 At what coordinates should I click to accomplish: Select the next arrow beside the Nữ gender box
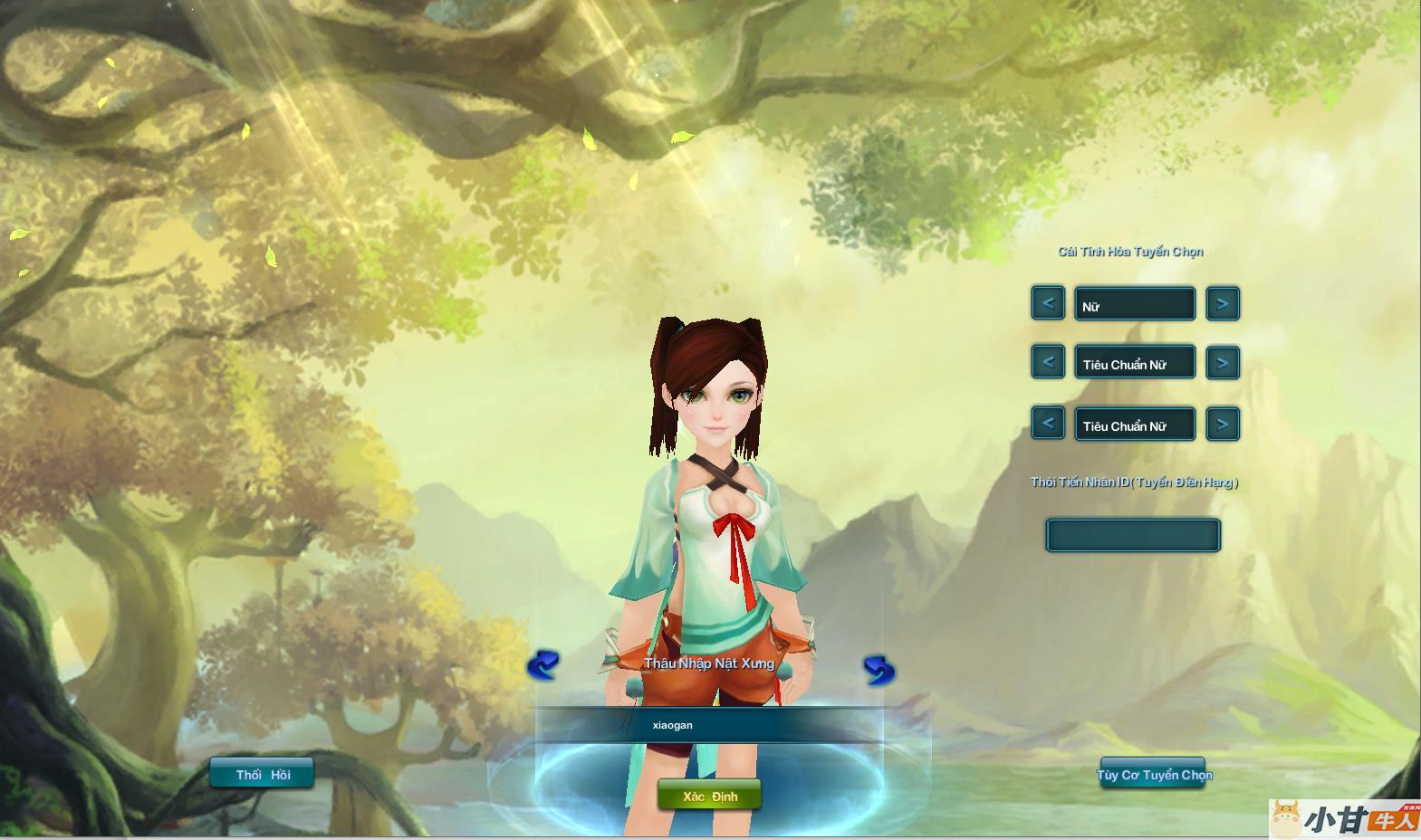coord(1223,303)
